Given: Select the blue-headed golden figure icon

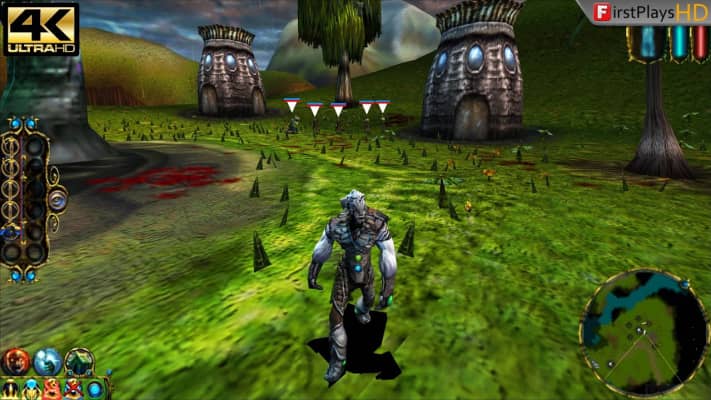Looking at the screenshot, I should tap(31, 389).
